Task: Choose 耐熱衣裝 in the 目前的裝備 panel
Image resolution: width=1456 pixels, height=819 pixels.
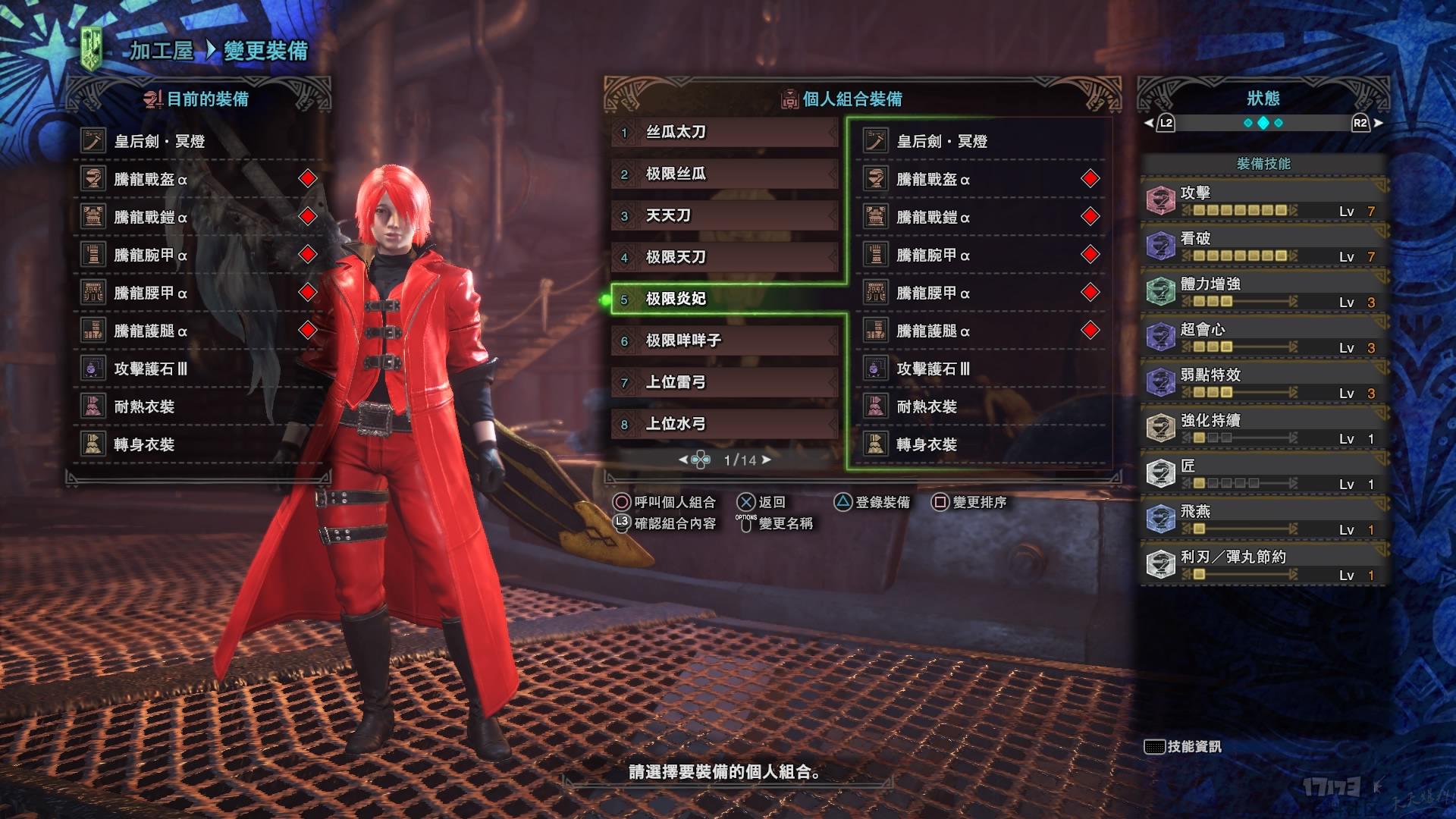Action: tap(199, 407)
